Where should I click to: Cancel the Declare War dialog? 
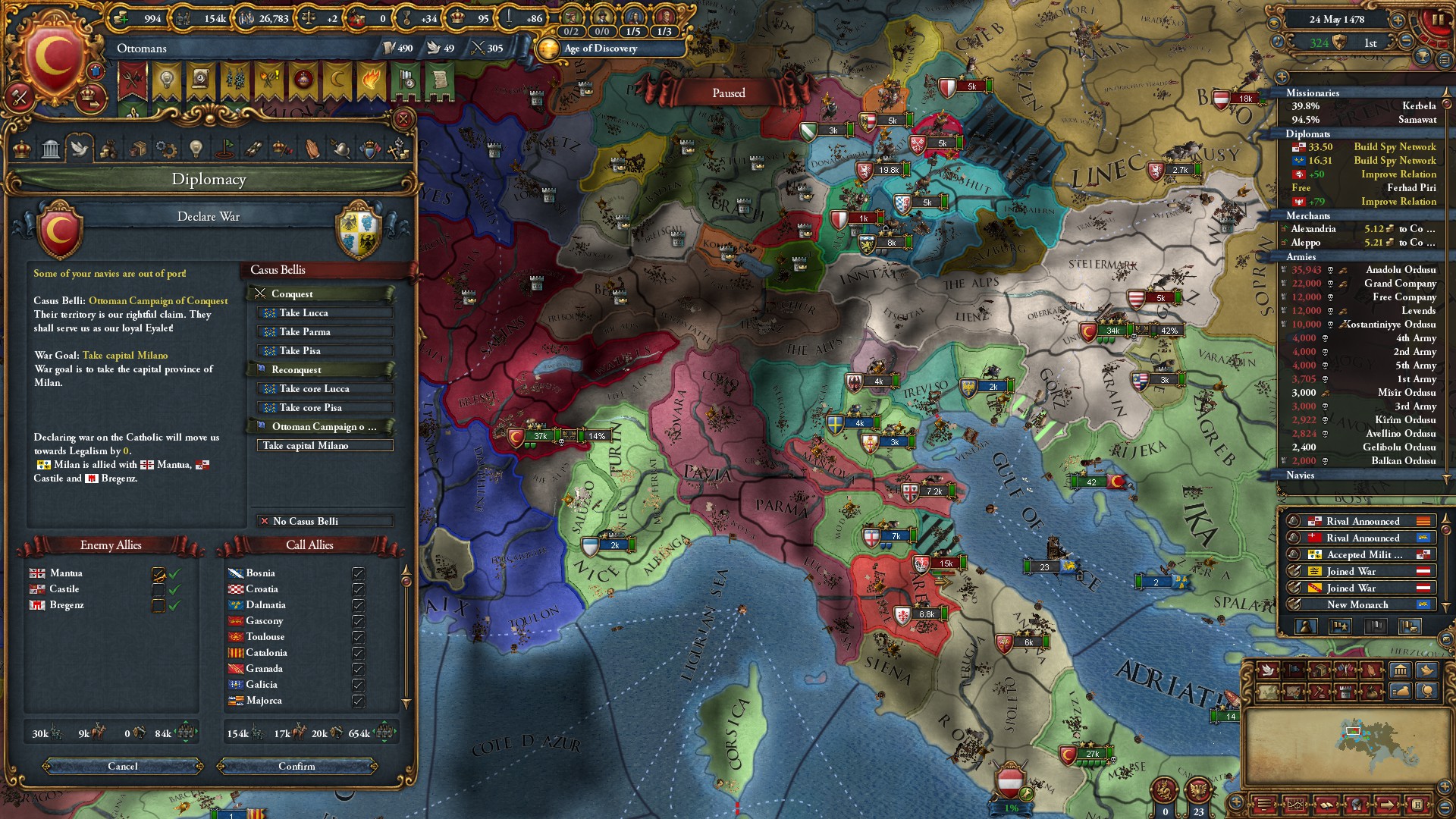pyautogui.click(x=123, y=767)
